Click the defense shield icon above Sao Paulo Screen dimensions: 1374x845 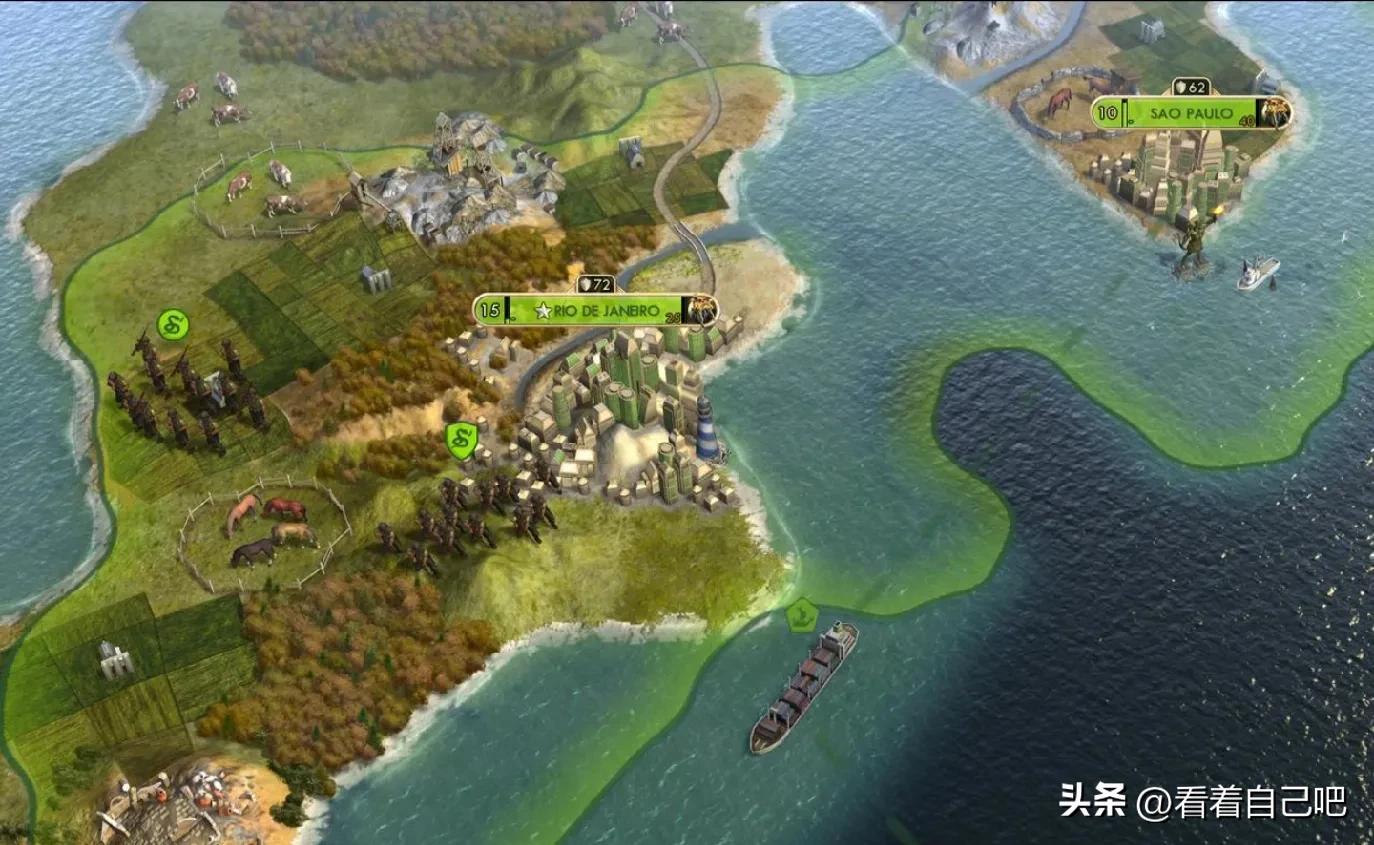point(1181,87)
